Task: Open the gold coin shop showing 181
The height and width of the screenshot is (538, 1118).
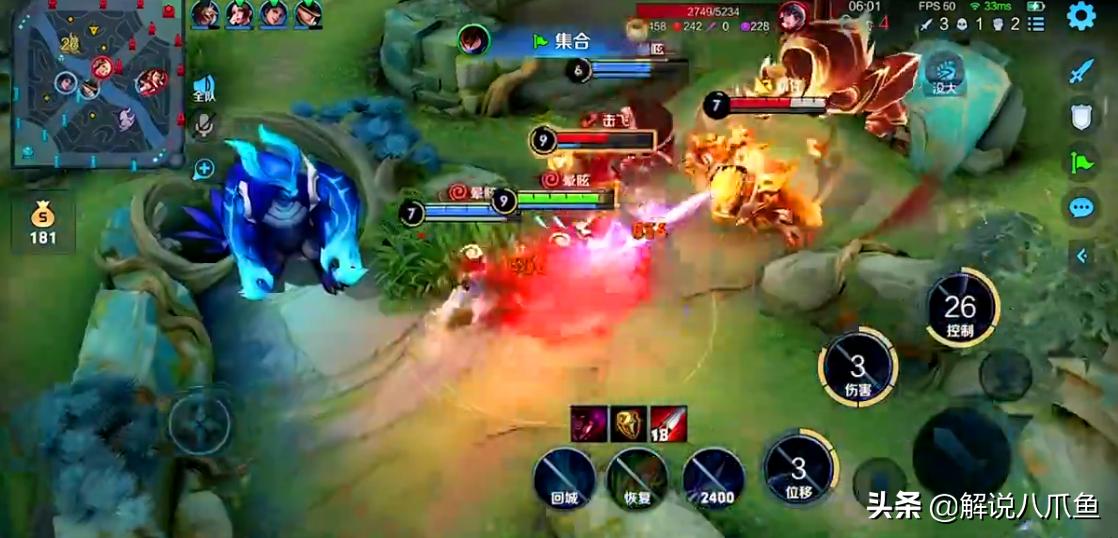Action: [x=43, y=222]
